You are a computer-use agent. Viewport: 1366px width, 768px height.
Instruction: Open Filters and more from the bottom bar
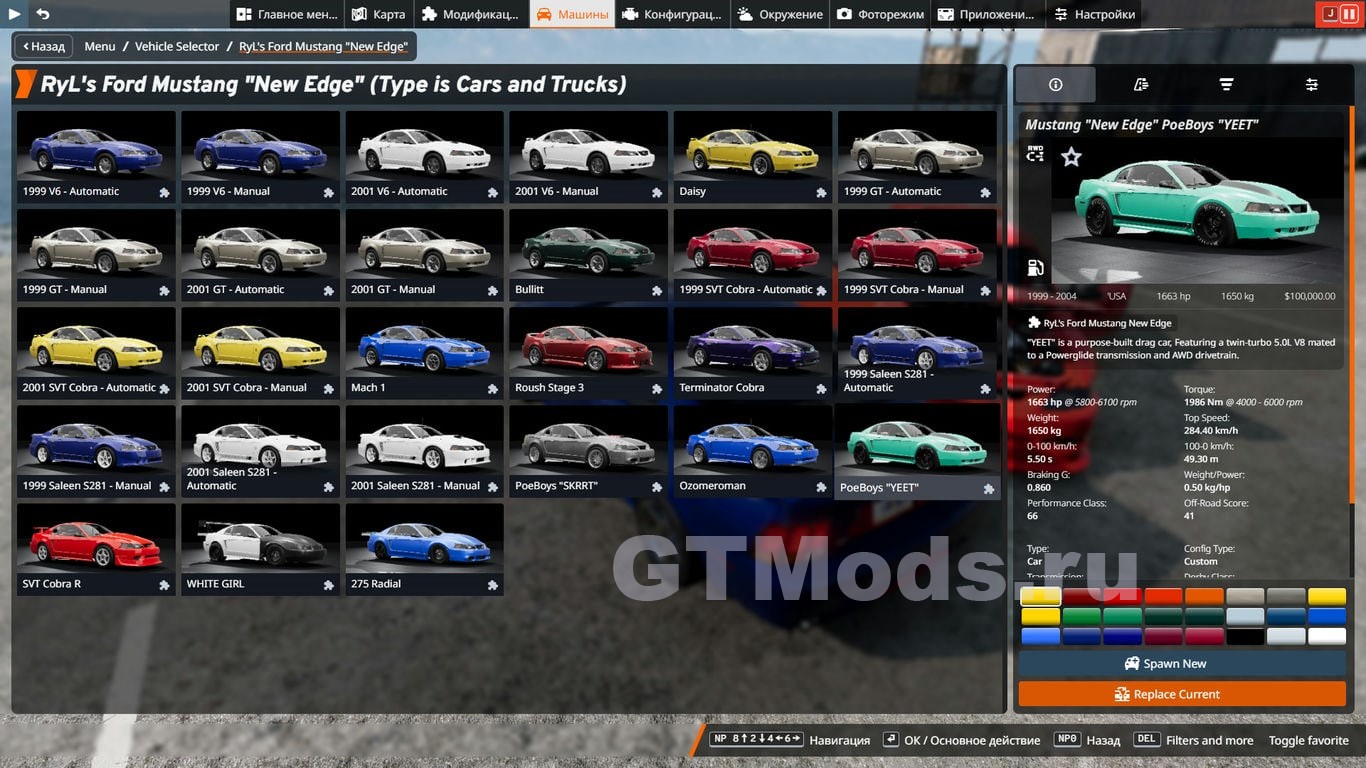[1210, 740]
